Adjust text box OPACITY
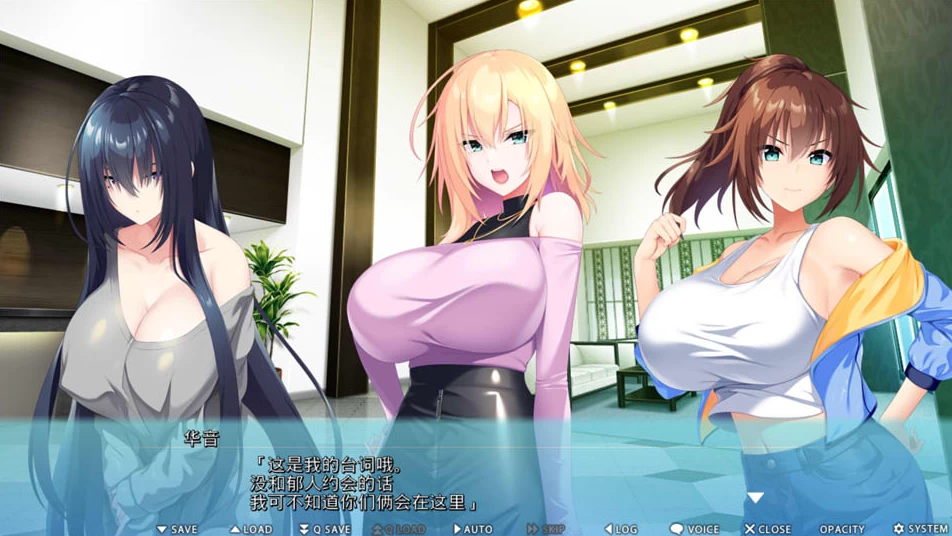Viewport: 952px width, 536px height. click(842, 529)
